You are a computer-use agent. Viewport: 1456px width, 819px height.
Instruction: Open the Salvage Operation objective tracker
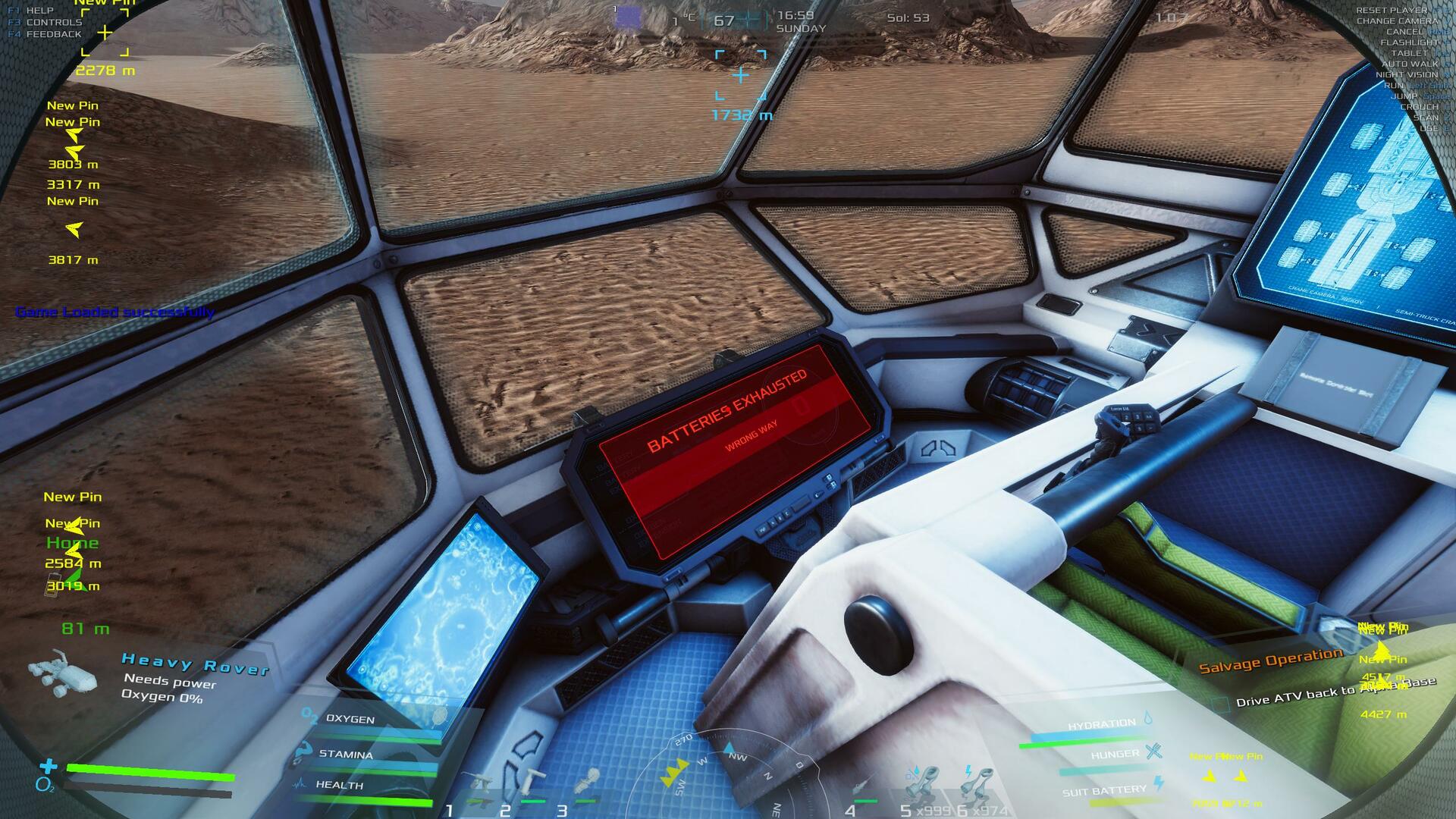[1270, 661]
